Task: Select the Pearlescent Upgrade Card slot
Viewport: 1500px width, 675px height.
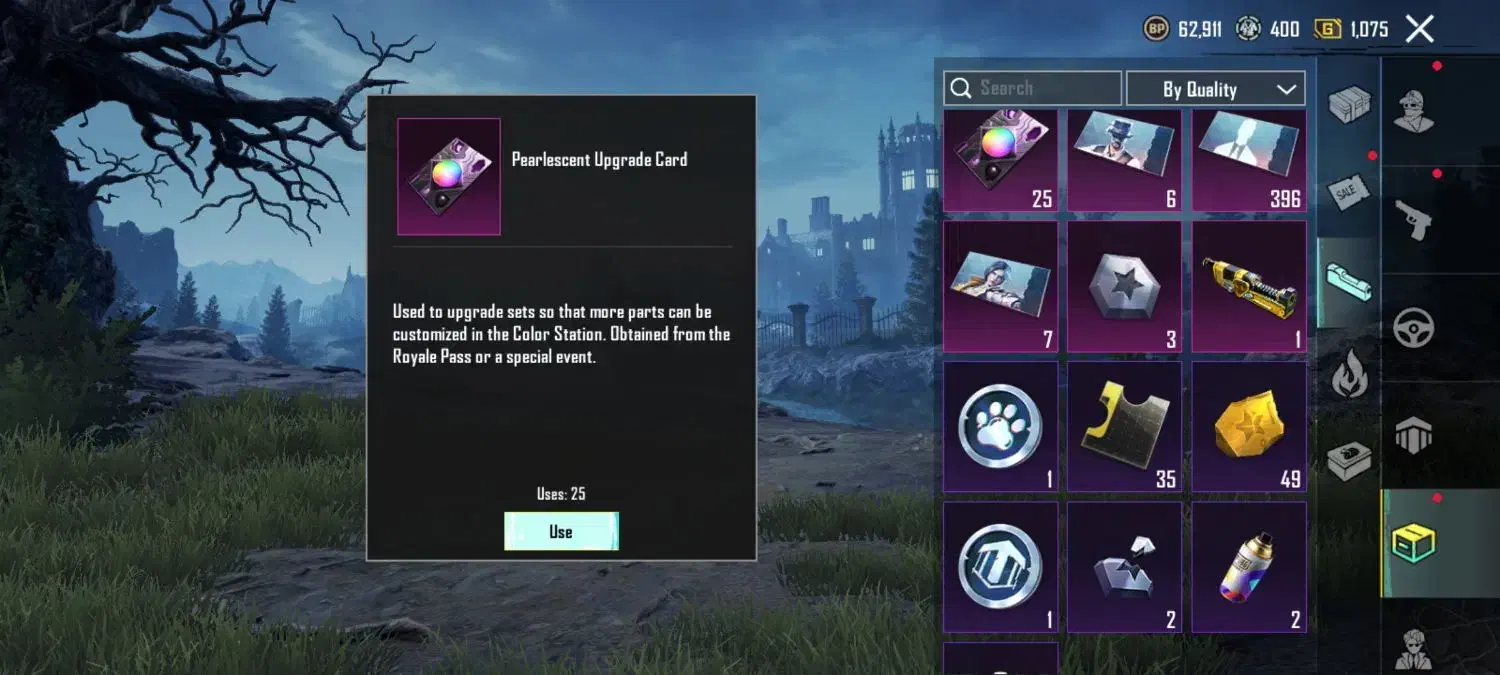Action: click(1000, 160)
